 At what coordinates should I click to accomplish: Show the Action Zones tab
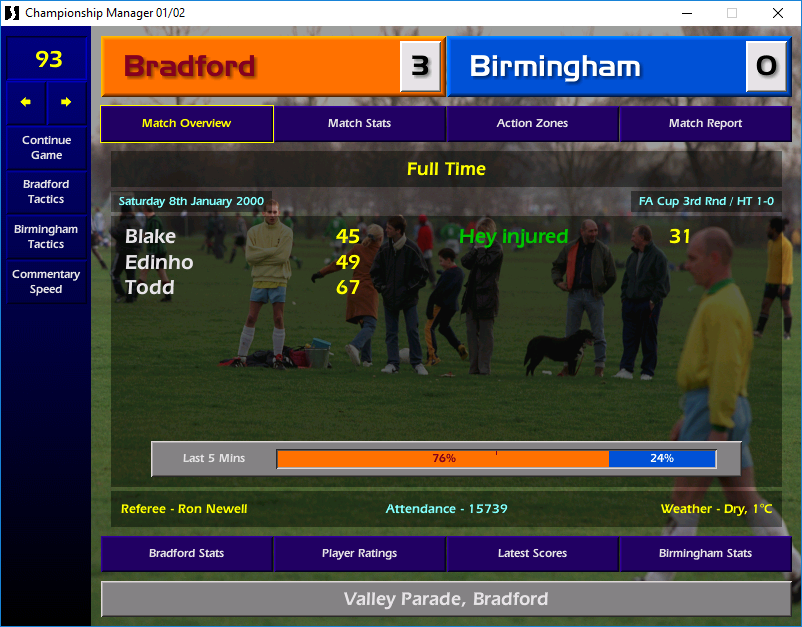pos(532,124)
